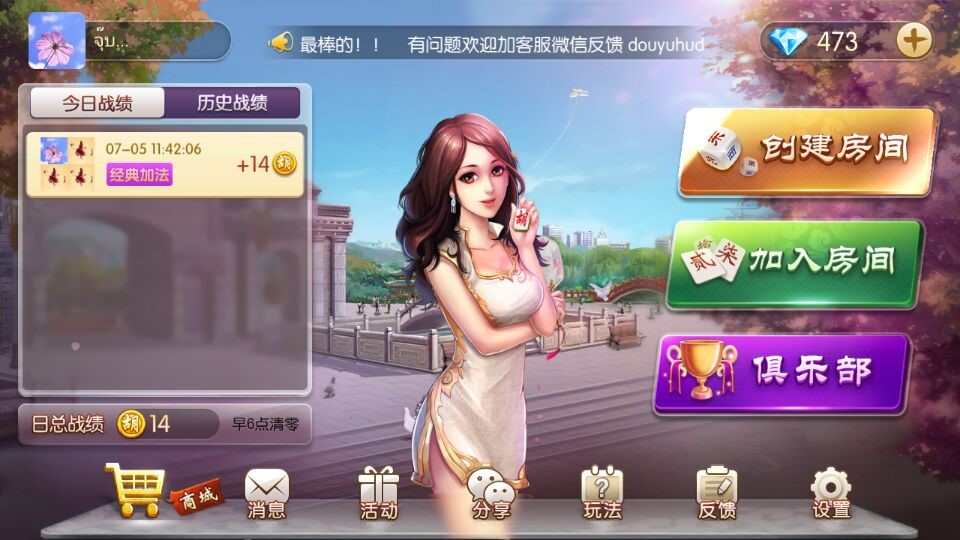Viewport: 960px width, 540px height.
Task: Check the 消息 messages envelope
Action: pyautogui.click(x=266, y=493)
